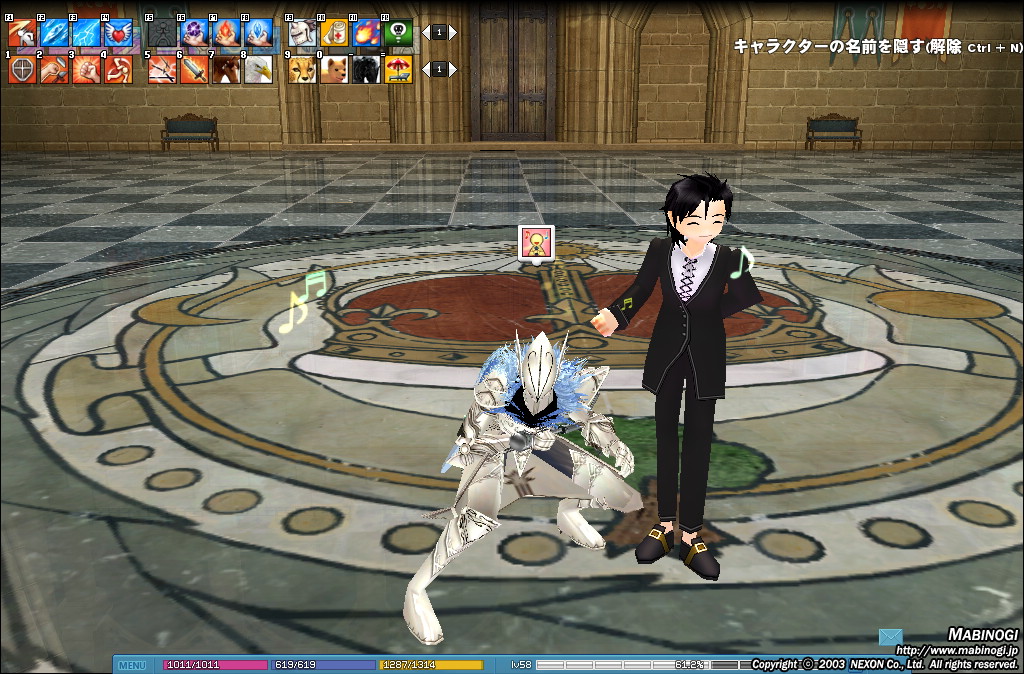Activate the fire-in-hand magic skill
This screenshot has height=674, width=1024.
226,33
